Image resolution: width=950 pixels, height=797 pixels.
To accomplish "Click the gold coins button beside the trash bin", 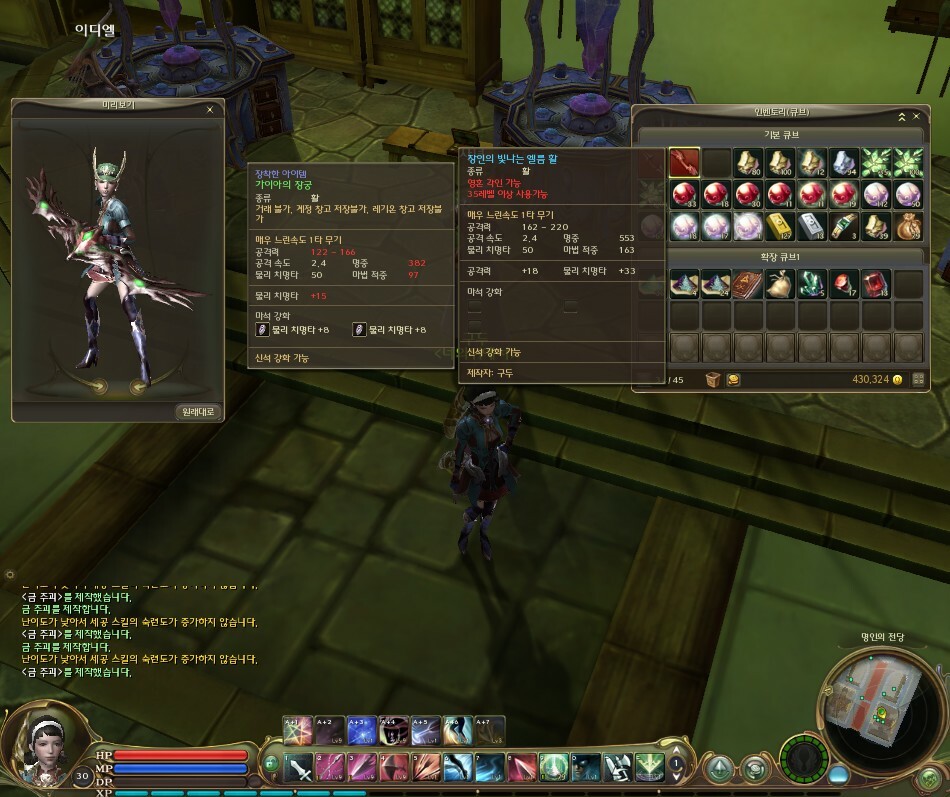I will point(733,380).
